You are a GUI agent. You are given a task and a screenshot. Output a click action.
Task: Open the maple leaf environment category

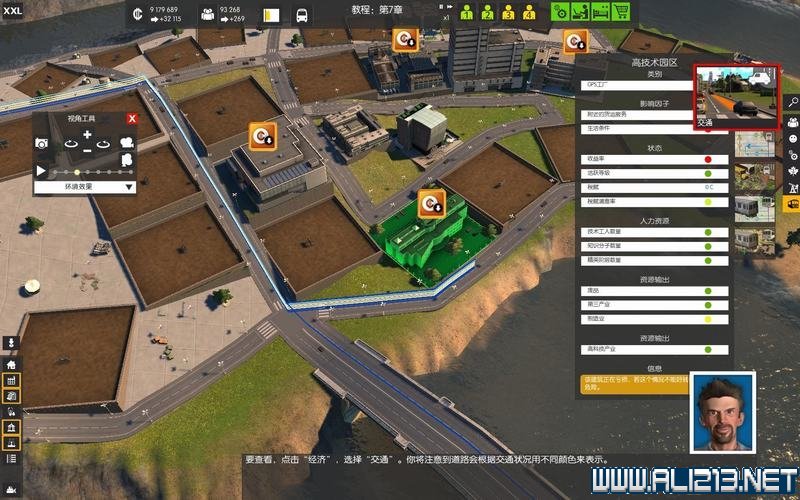click(792, 170)
